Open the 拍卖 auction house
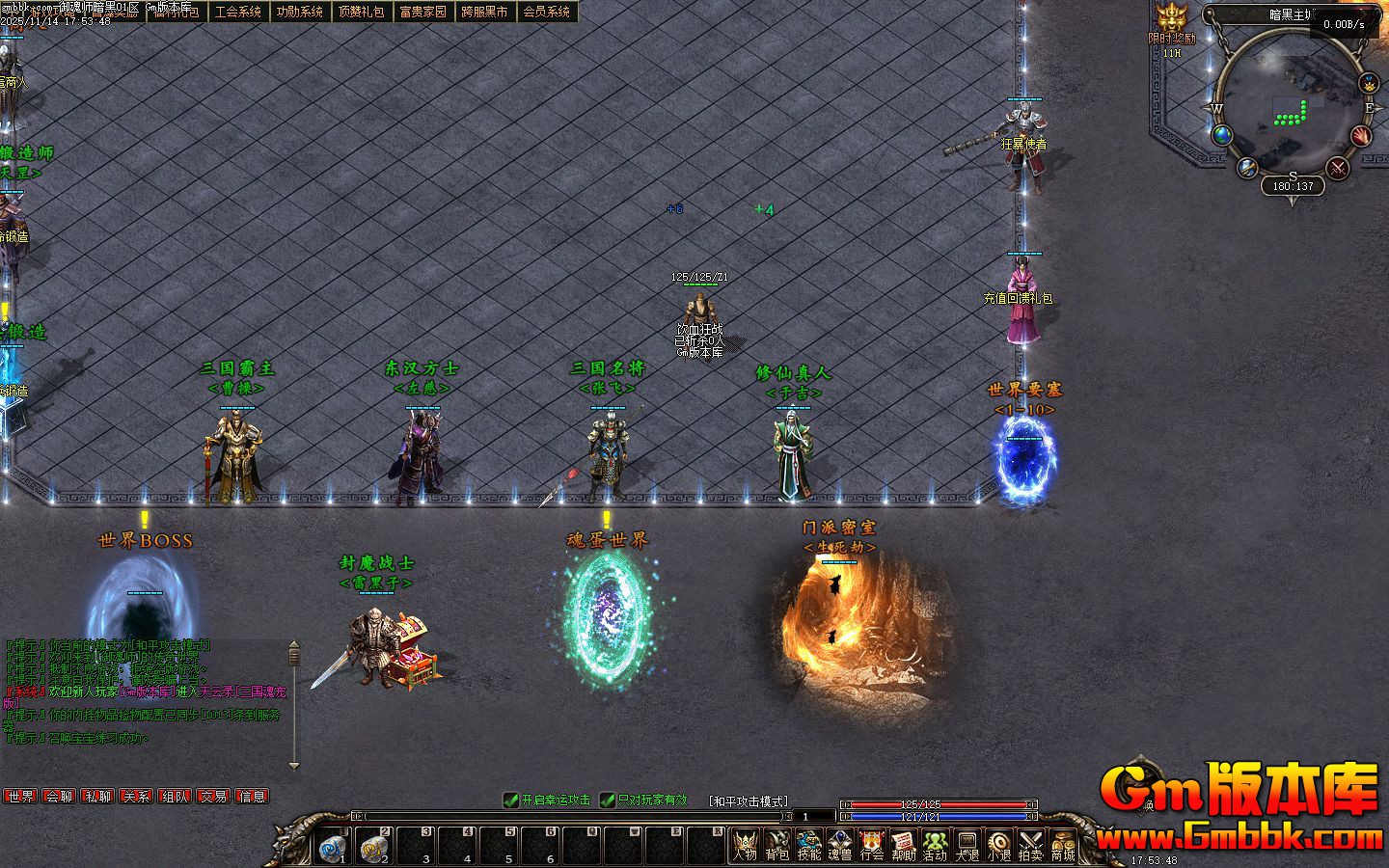This screenshot has height=868, width=1389. coord(1030,844)
